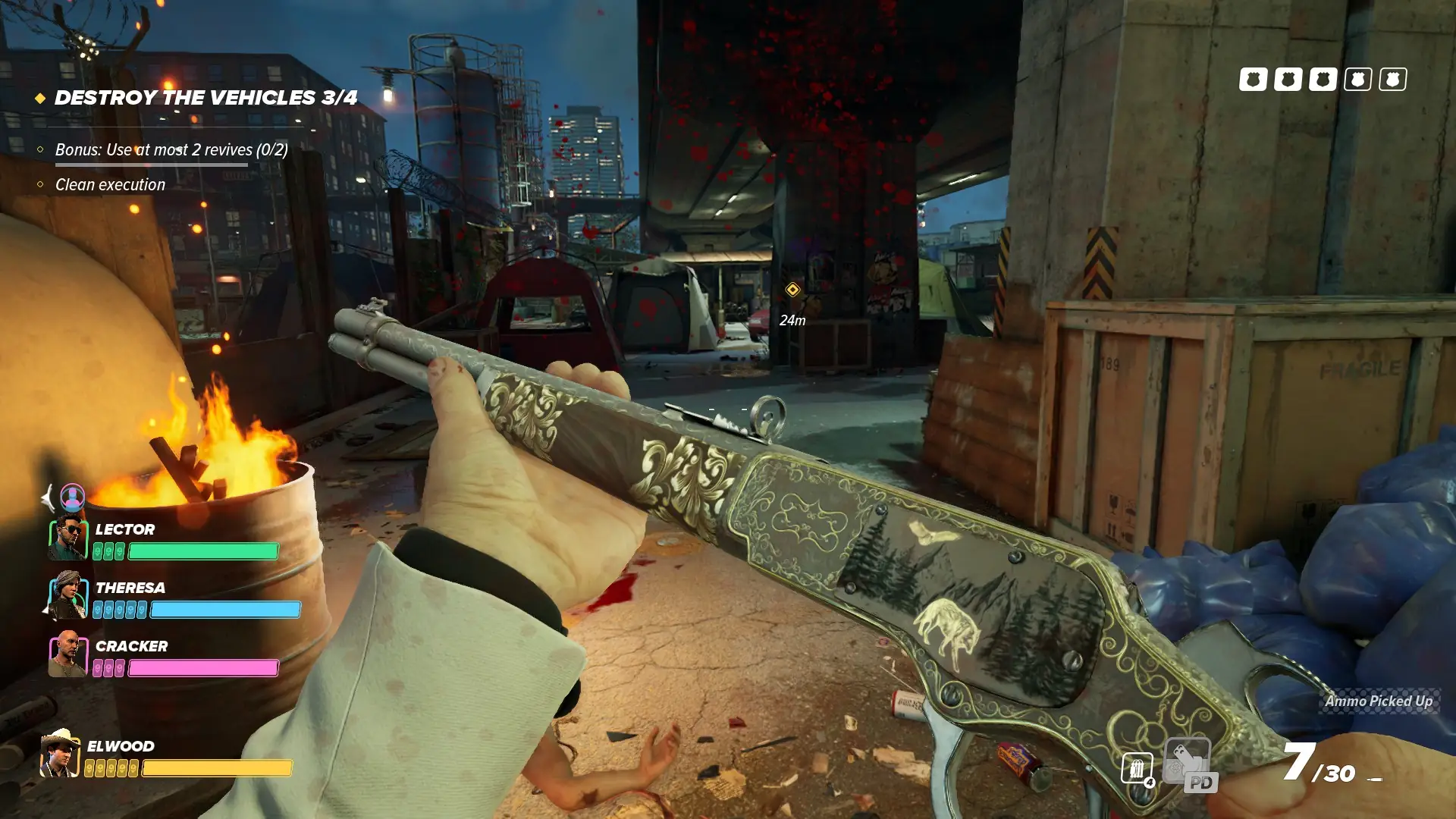Screen dimensions: 1456x819
Task: Click Theresa's crew portrait
Action: 68,595
